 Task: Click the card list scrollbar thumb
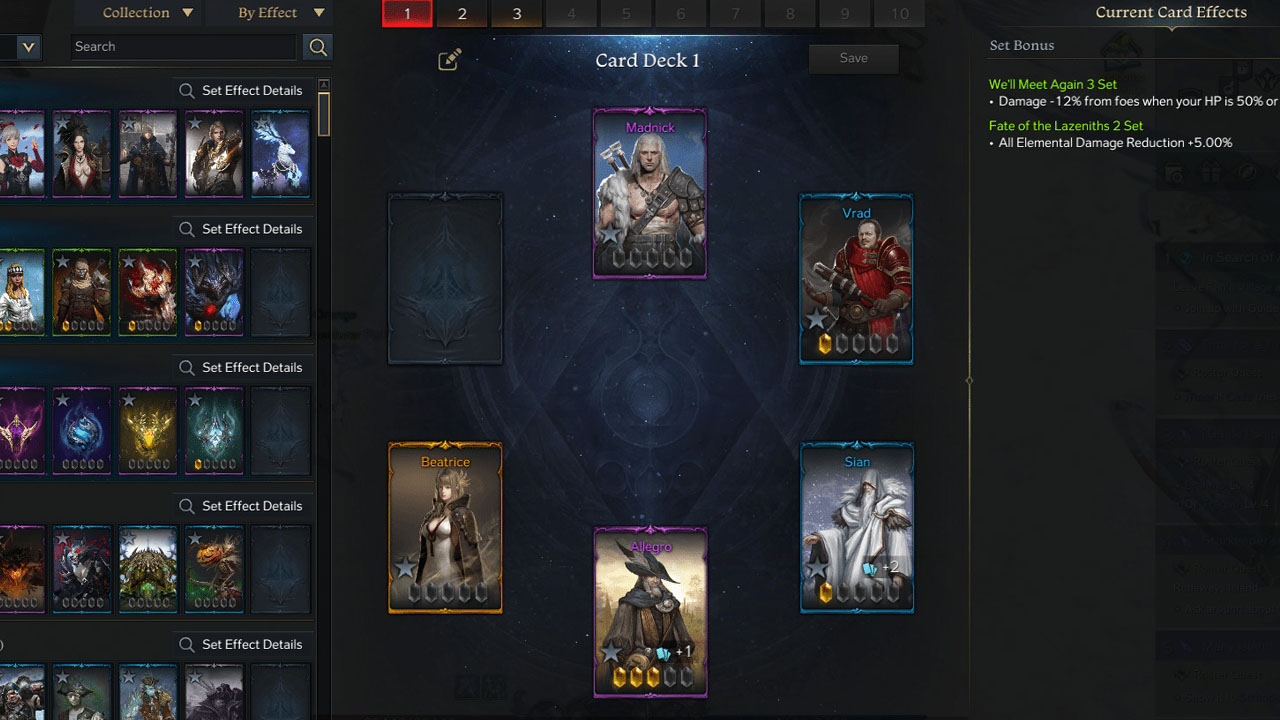click(323, 113)
